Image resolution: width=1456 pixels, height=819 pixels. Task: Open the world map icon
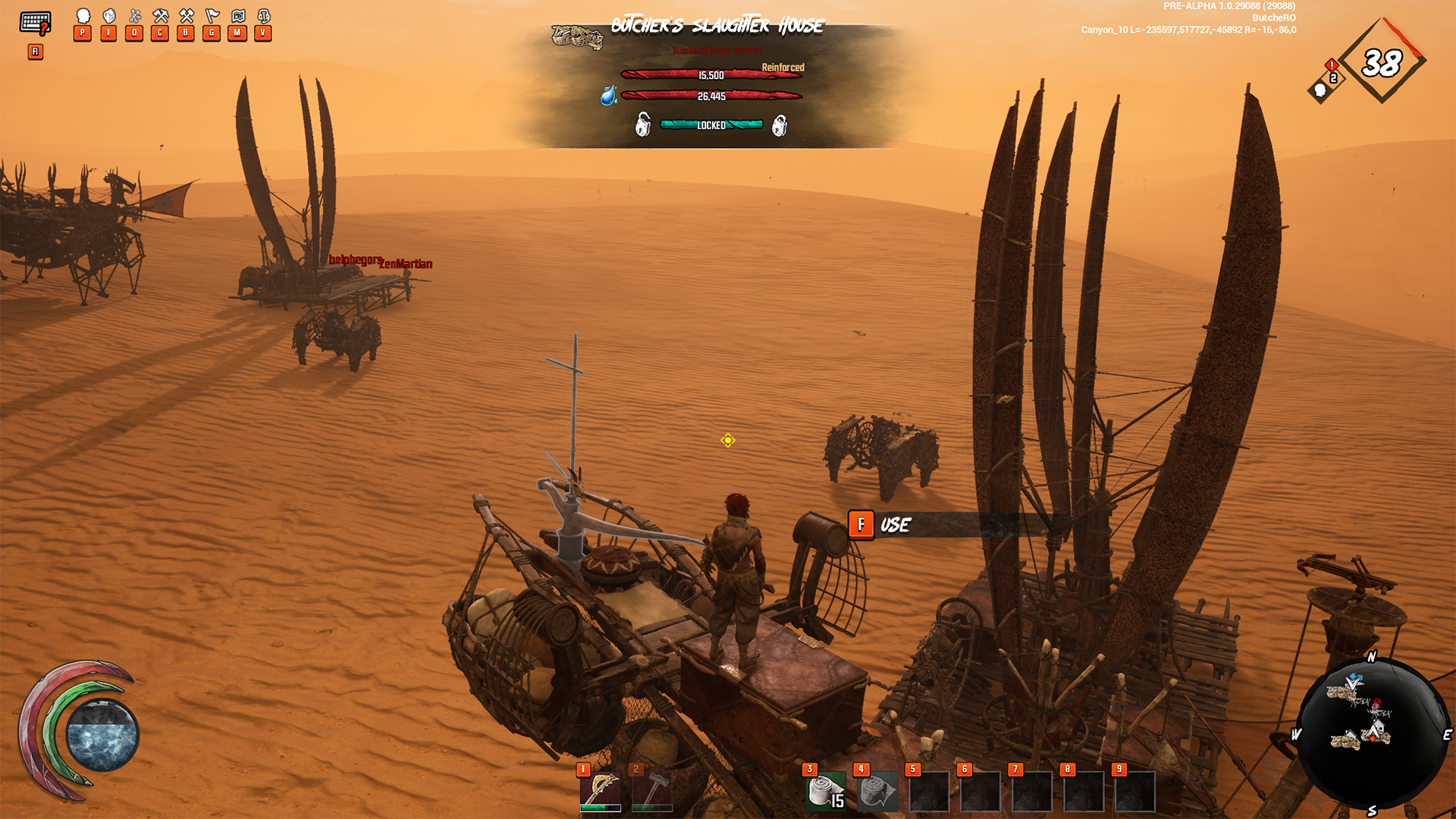(238, 17)
